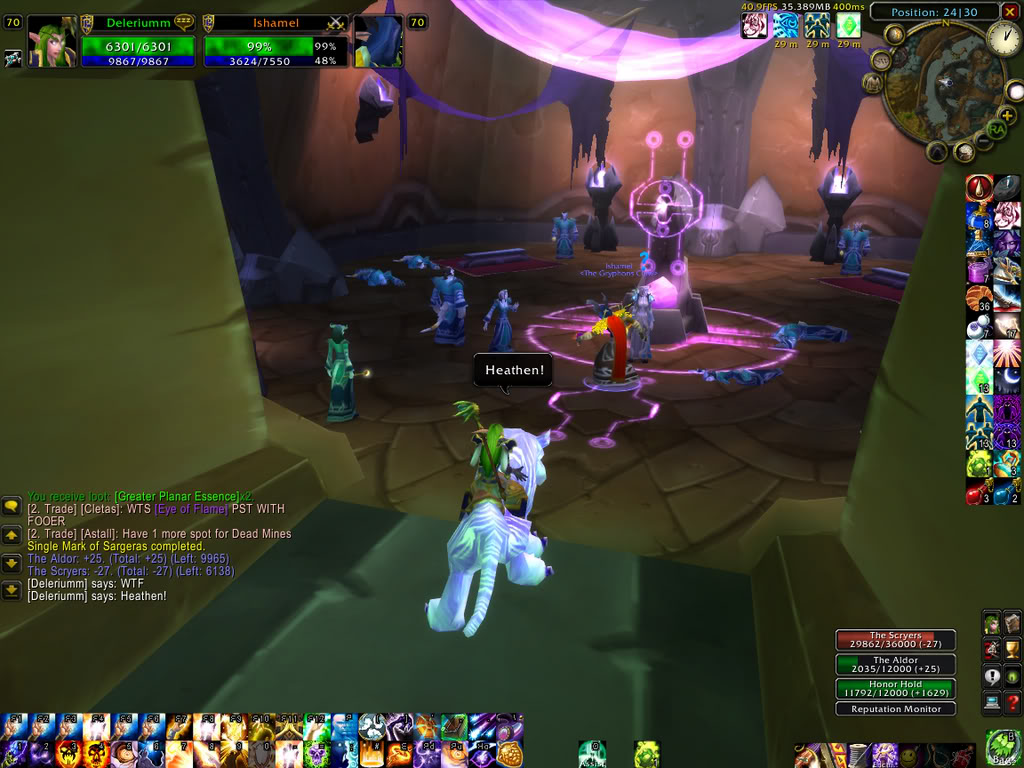Viewport: 1024px width, 768px height.
Task: Open the chat speech bubble button
Action: [11, 506]
